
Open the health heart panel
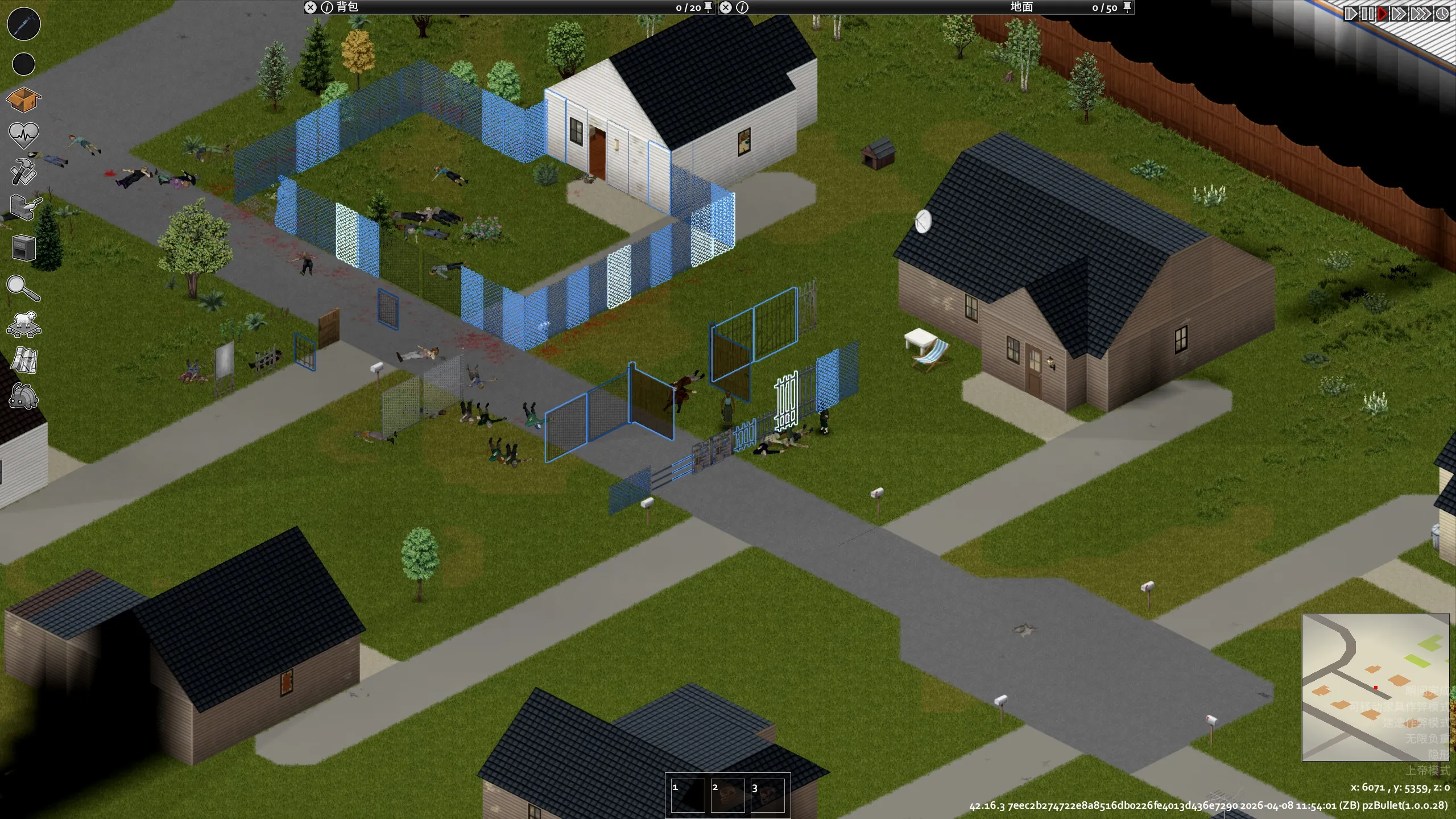23,135
